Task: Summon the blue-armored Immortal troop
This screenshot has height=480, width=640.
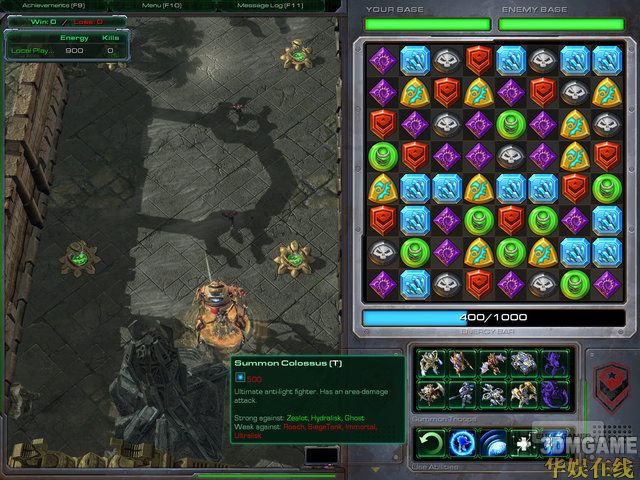Action: (525, 363)
